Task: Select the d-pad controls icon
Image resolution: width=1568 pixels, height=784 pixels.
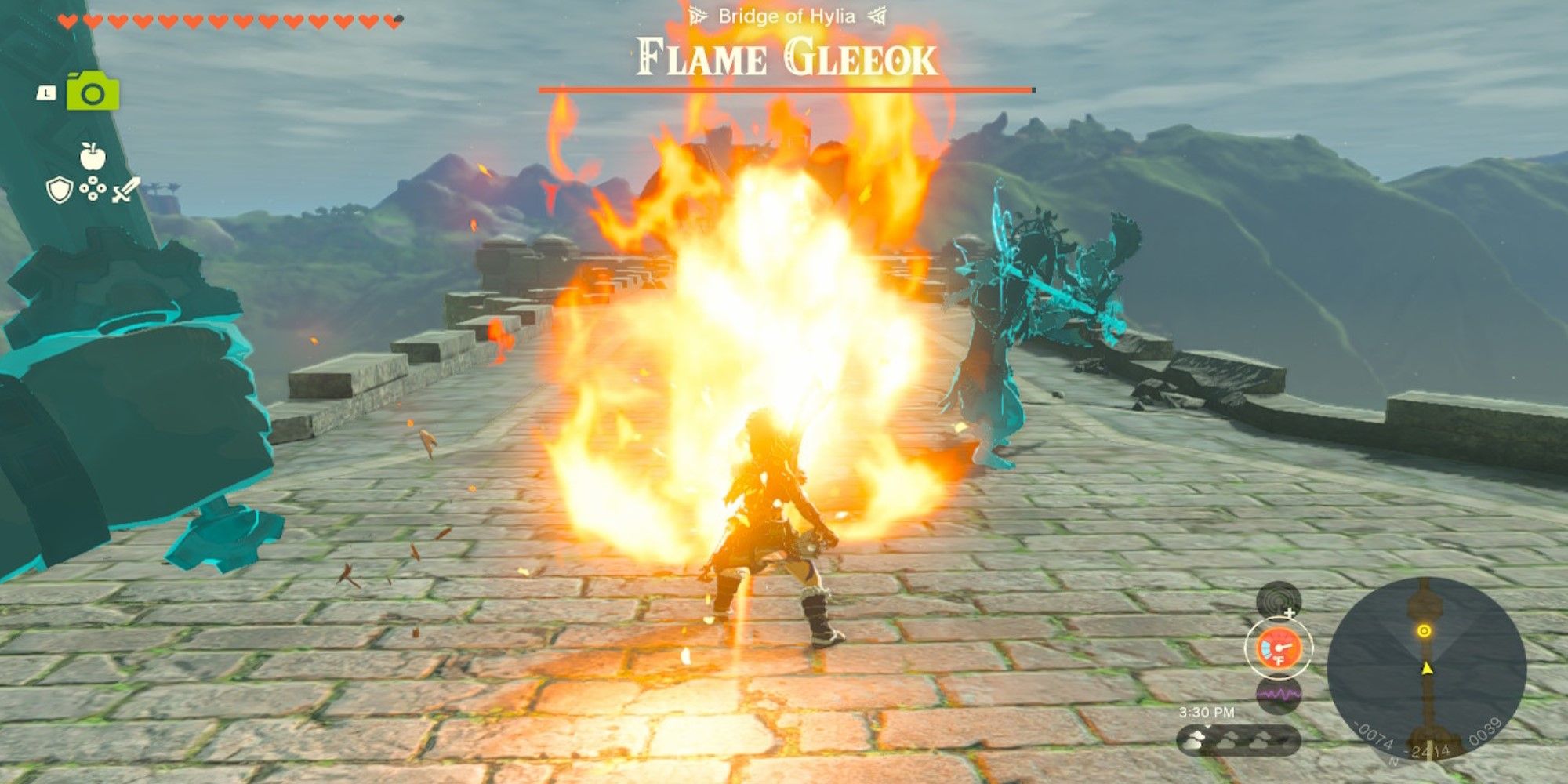Action: coord(93,188)
